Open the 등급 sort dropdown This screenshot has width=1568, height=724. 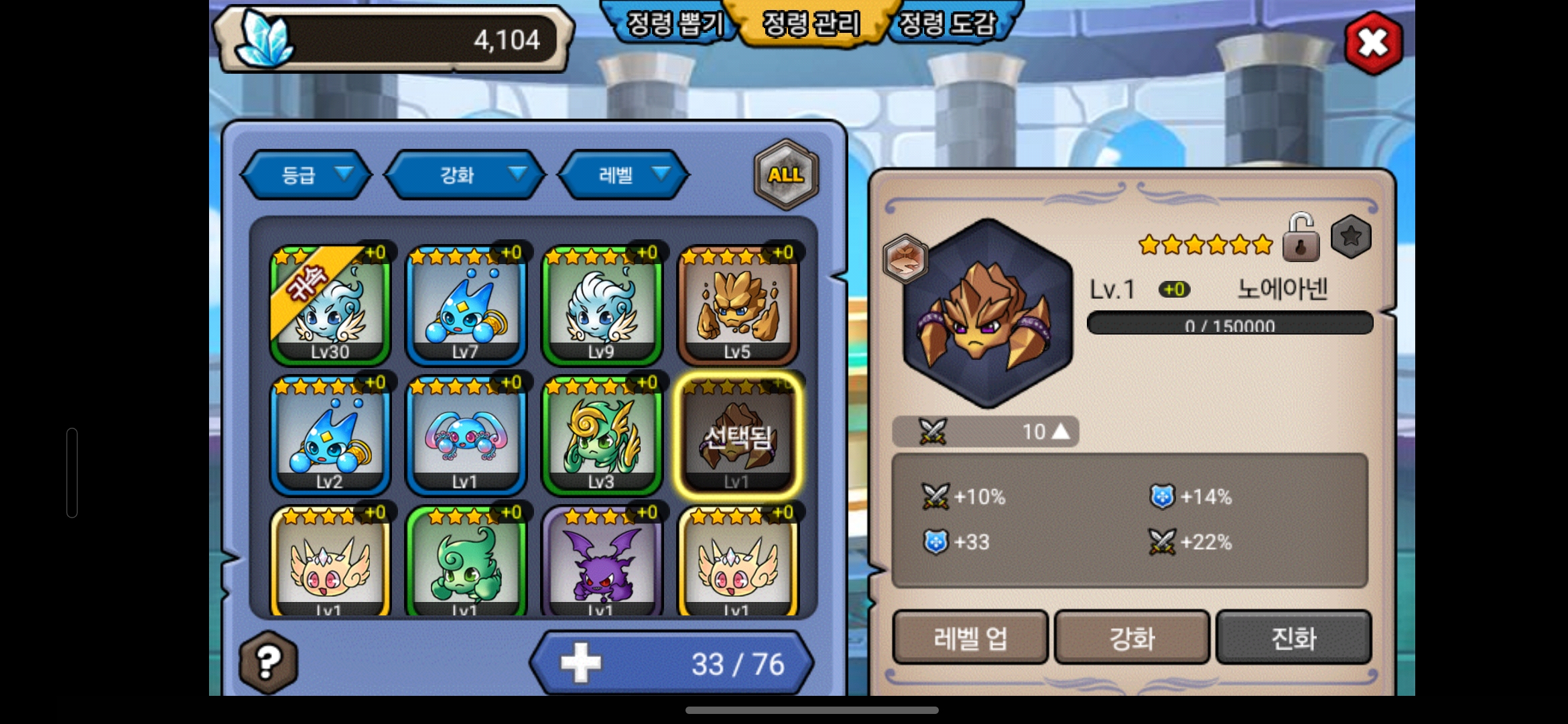[306, 175]
